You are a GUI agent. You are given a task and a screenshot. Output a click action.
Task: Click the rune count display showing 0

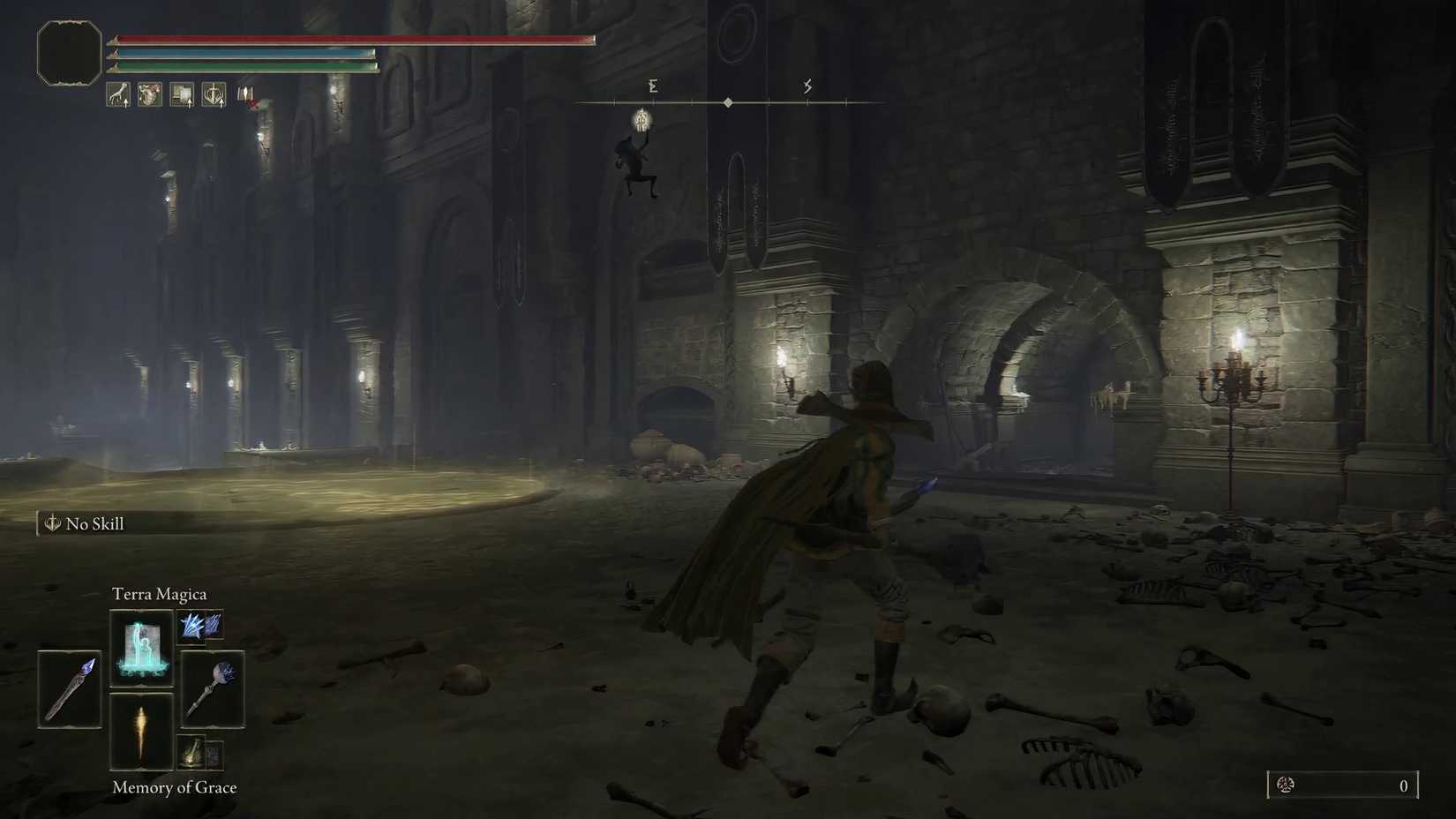(x=1402, y=785)
